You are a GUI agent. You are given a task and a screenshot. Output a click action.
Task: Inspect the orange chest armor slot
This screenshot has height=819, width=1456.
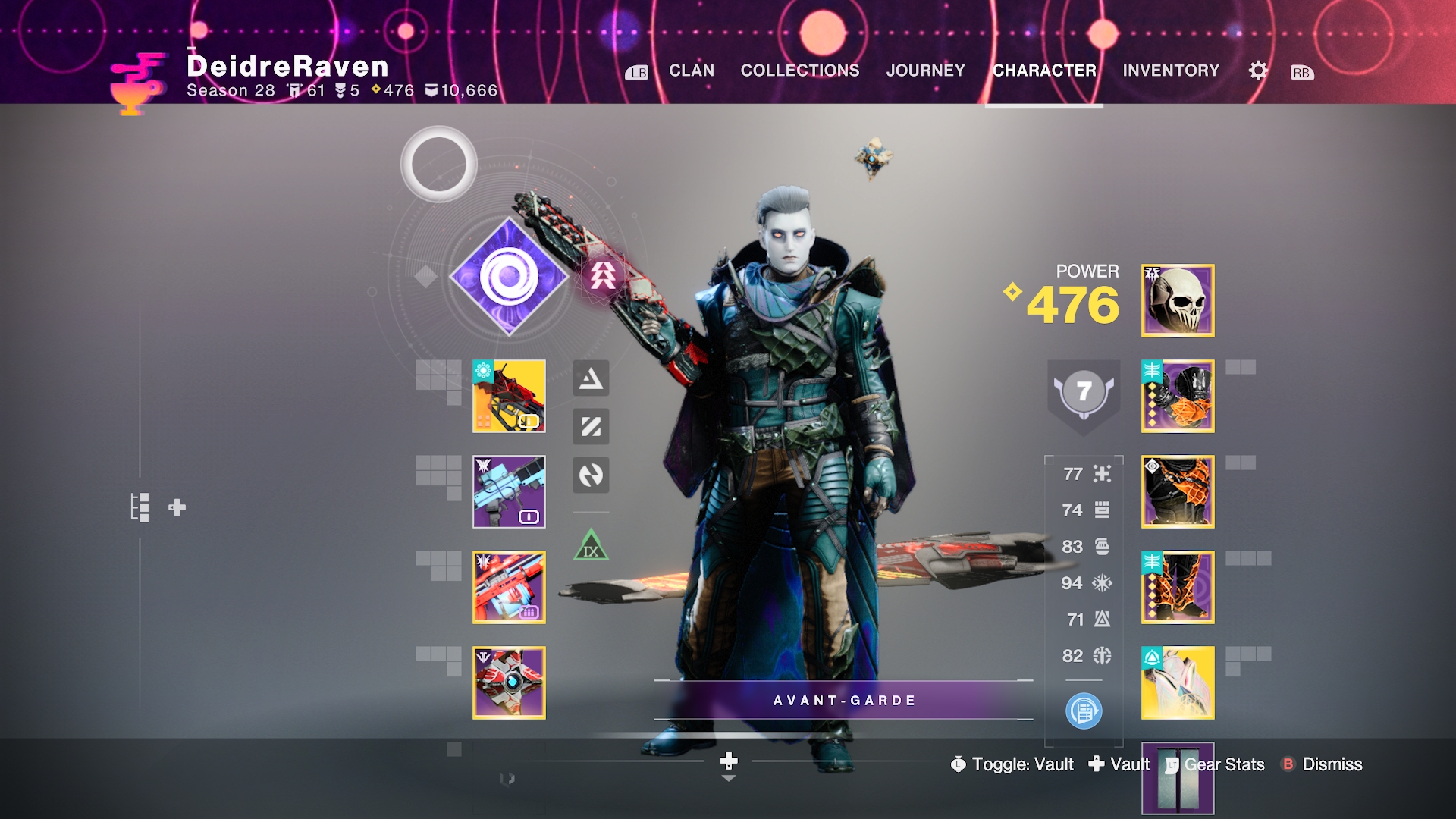[x=1178, y=491]
